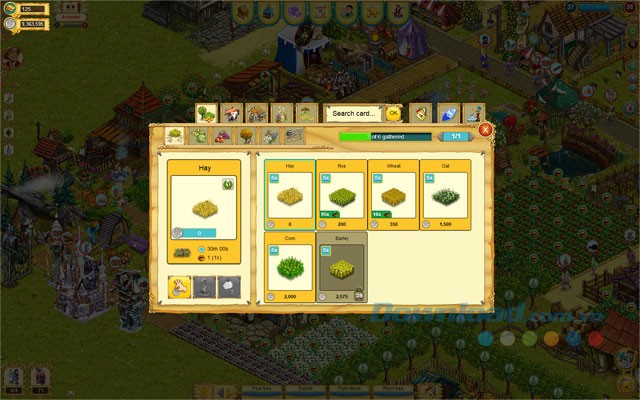Viewport: 640px width, 400px height.
Task: Switch to the green vegetables subcategory tab
Action: pyautogui.click(x=197, y=136)
